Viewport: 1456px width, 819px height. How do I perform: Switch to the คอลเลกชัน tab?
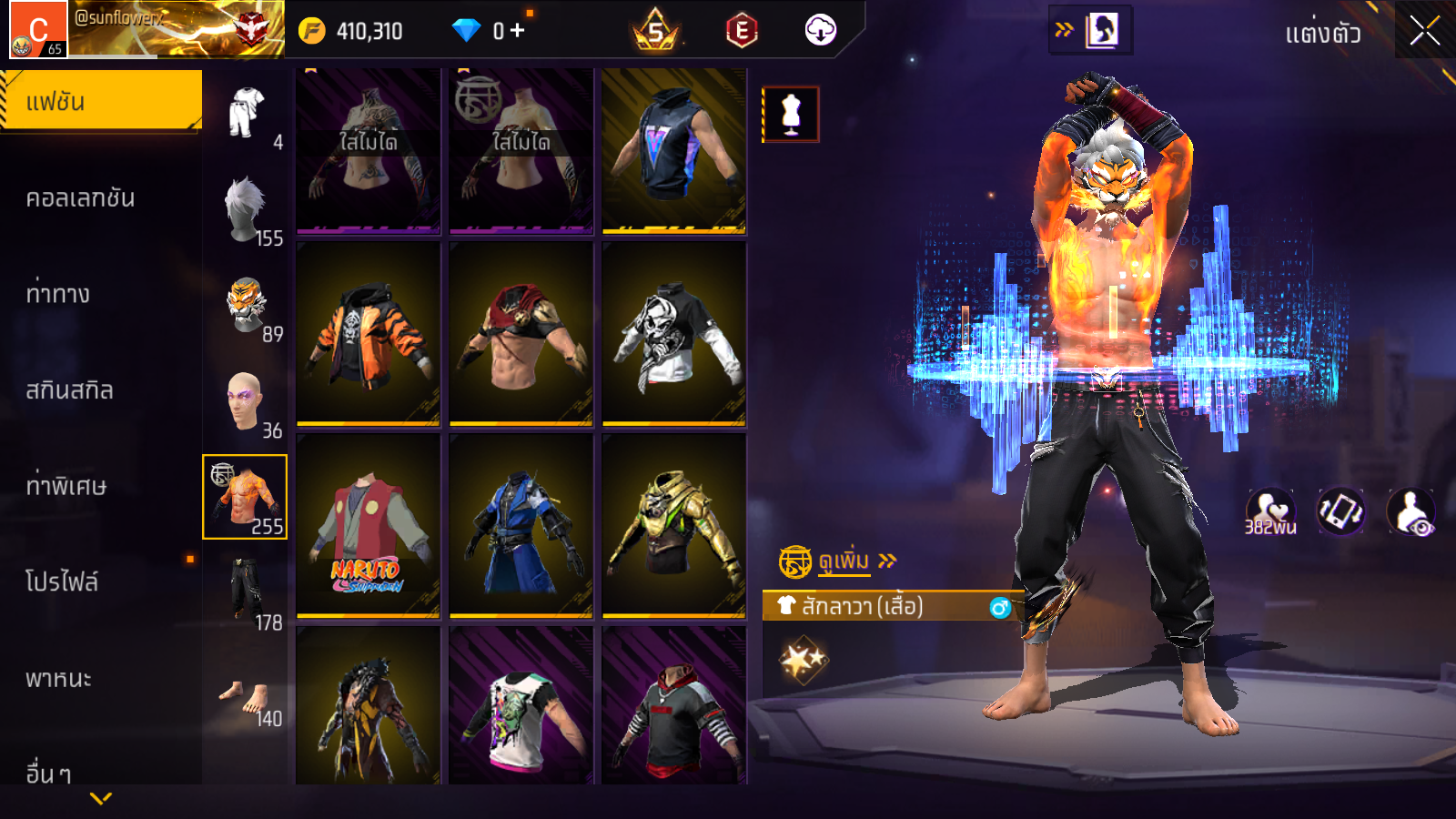coord(80,198)
